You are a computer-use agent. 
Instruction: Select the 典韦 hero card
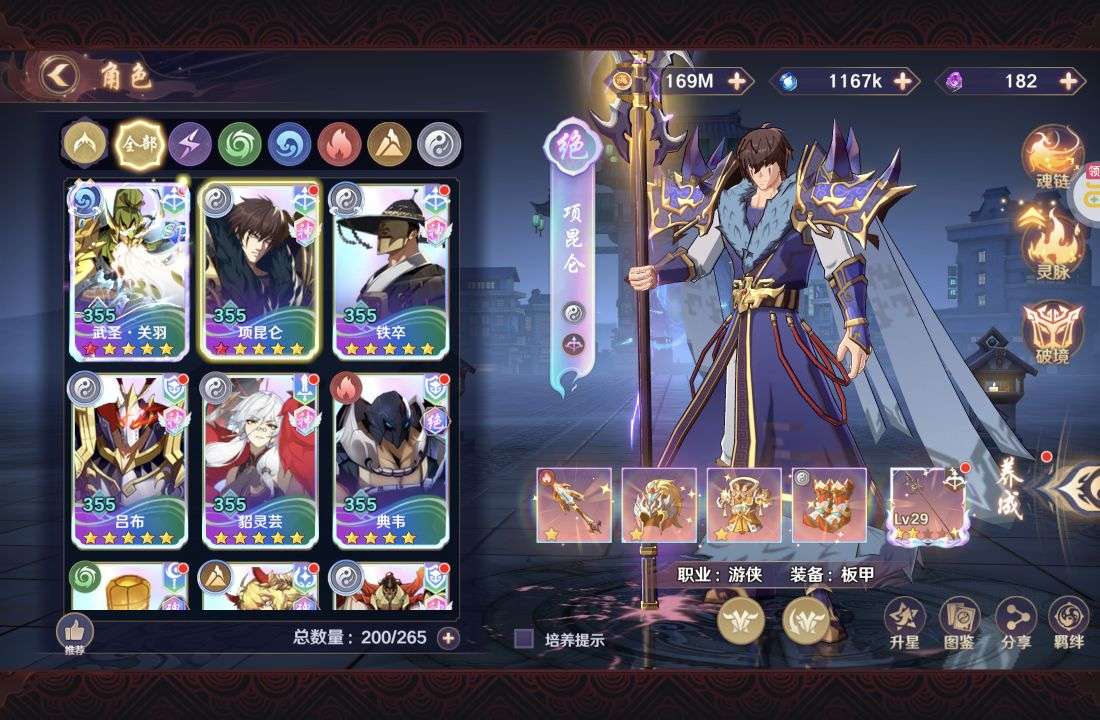click(390, 461)
